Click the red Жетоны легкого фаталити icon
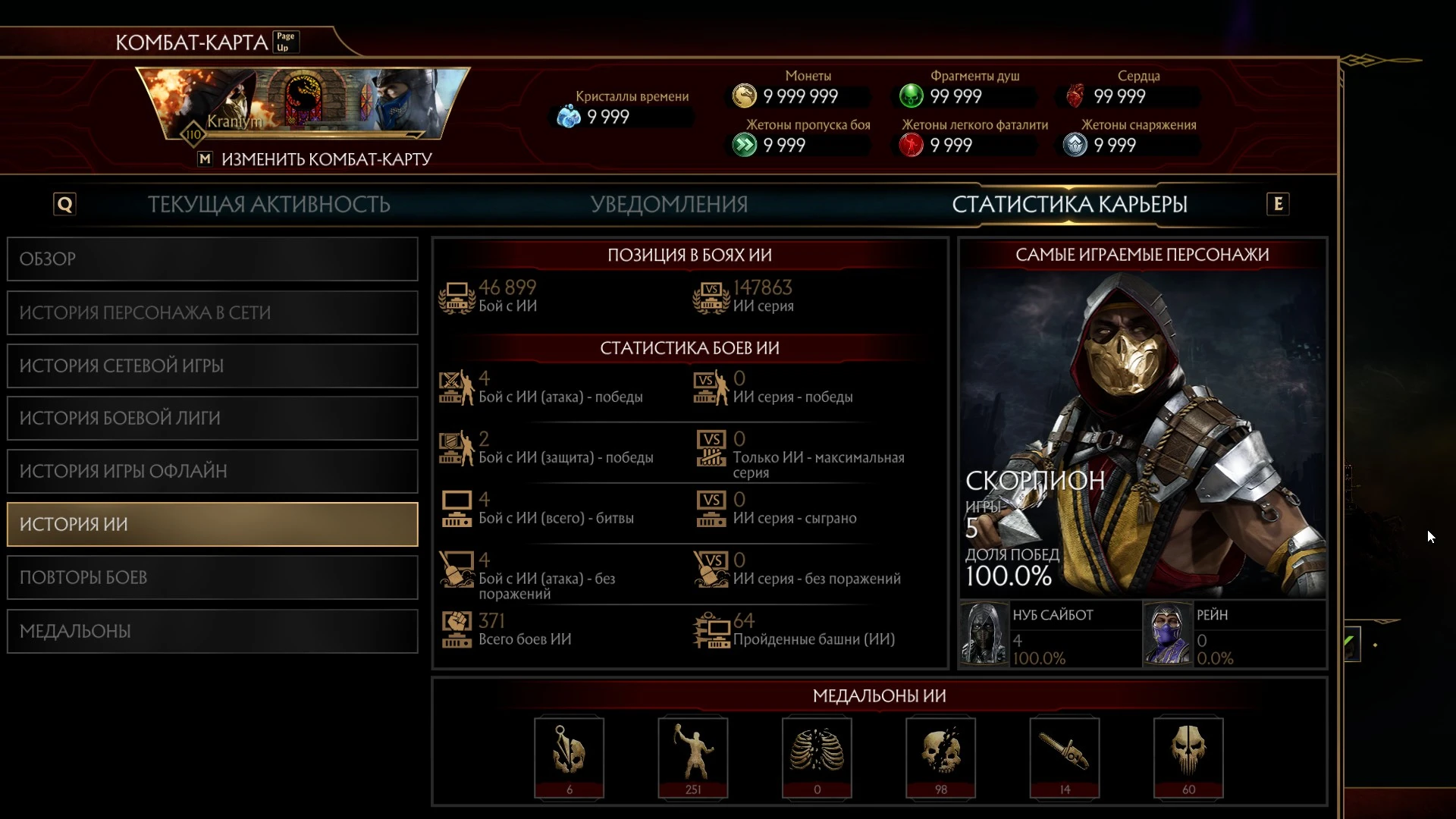 [912, 145]
